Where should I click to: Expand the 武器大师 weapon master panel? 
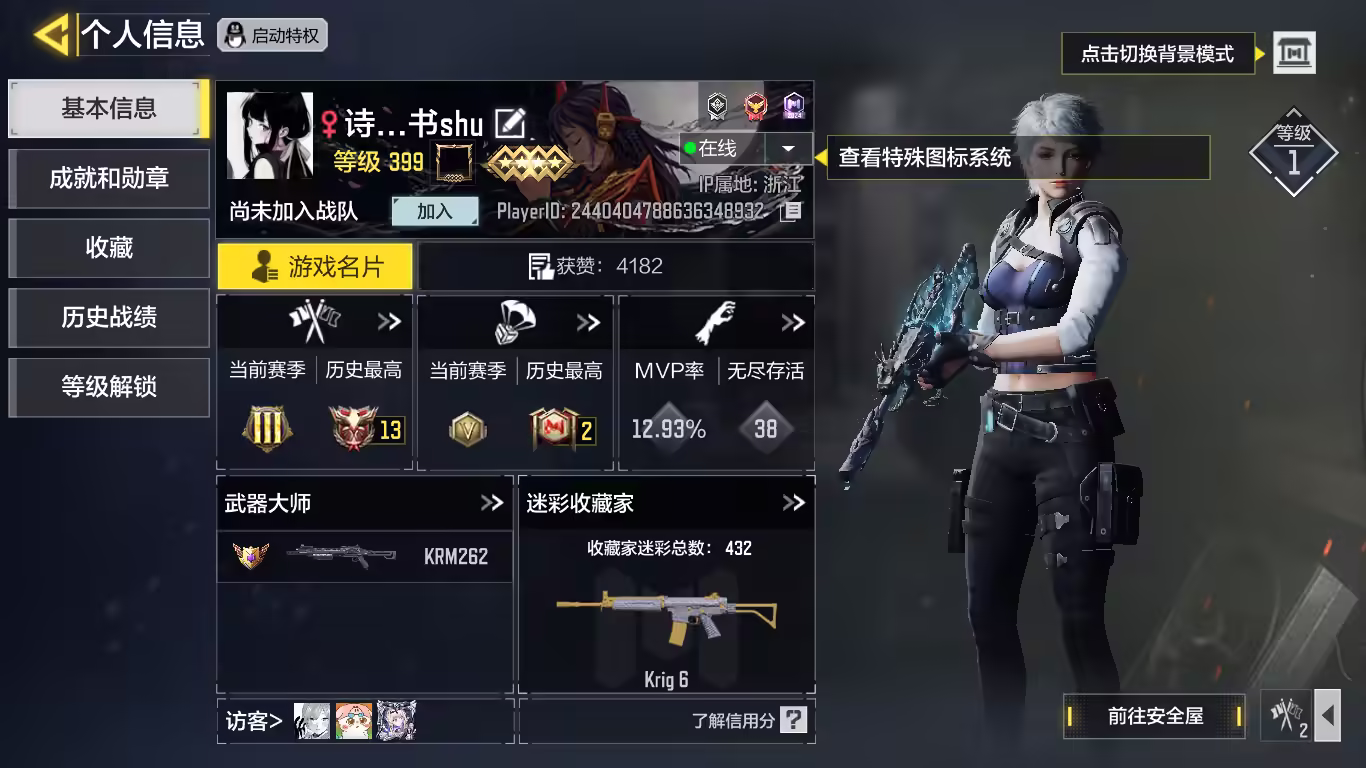(491, 503)
